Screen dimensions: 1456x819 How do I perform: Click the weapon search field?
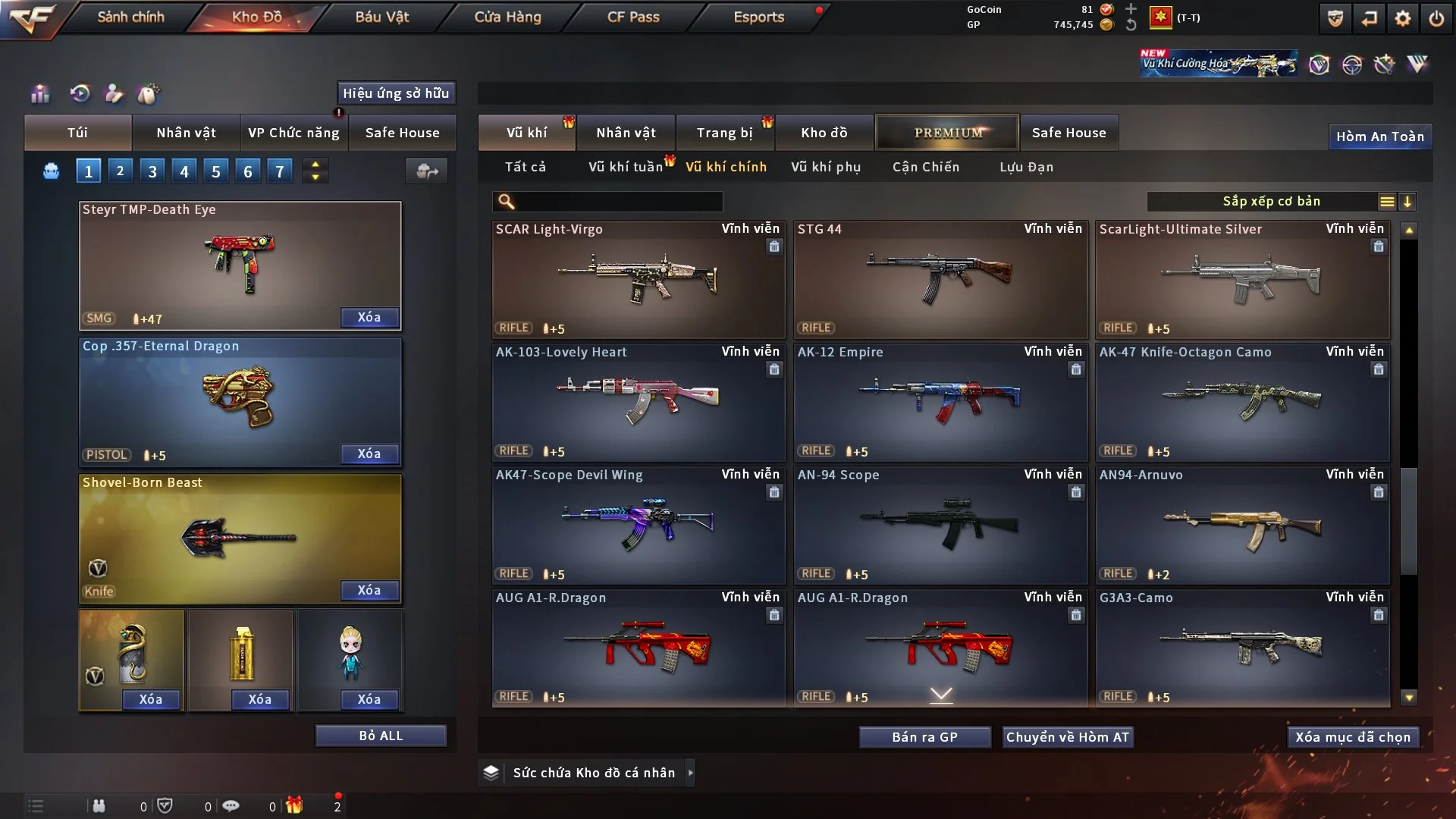tap(618, 202)
